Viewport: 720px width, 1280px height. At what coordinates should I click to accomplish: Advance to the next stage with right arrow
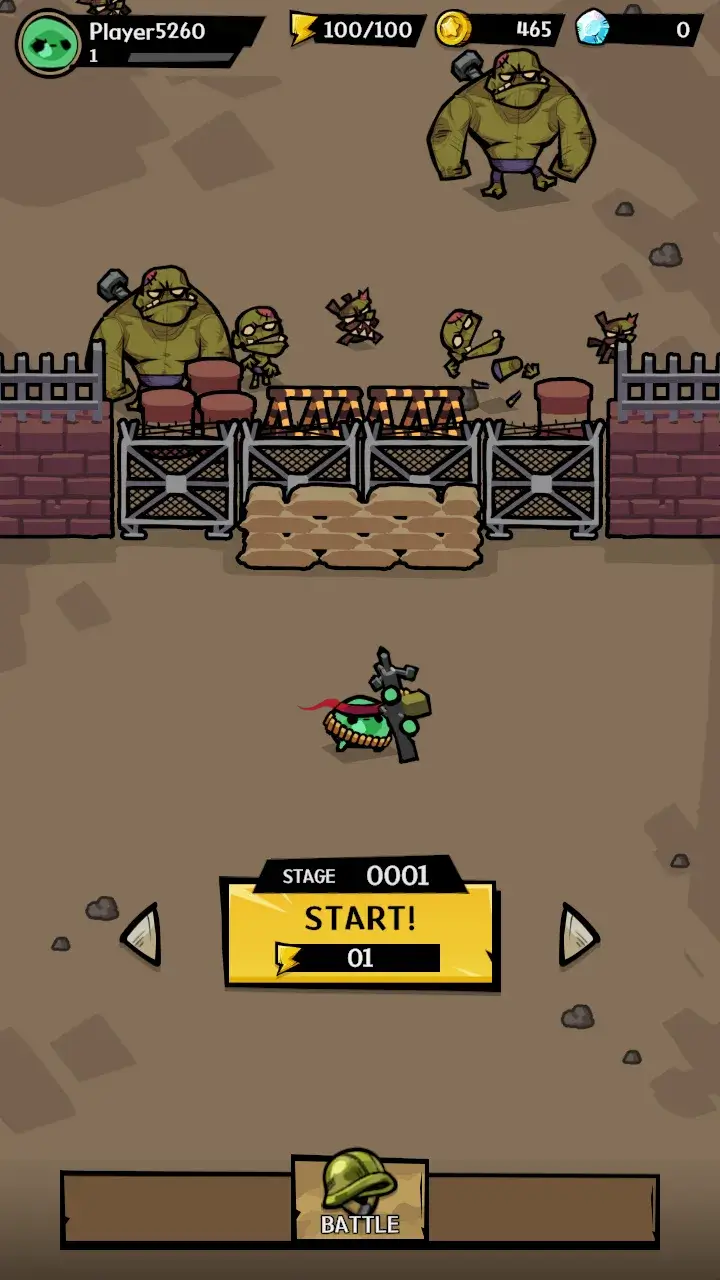(x=578, y=934)
